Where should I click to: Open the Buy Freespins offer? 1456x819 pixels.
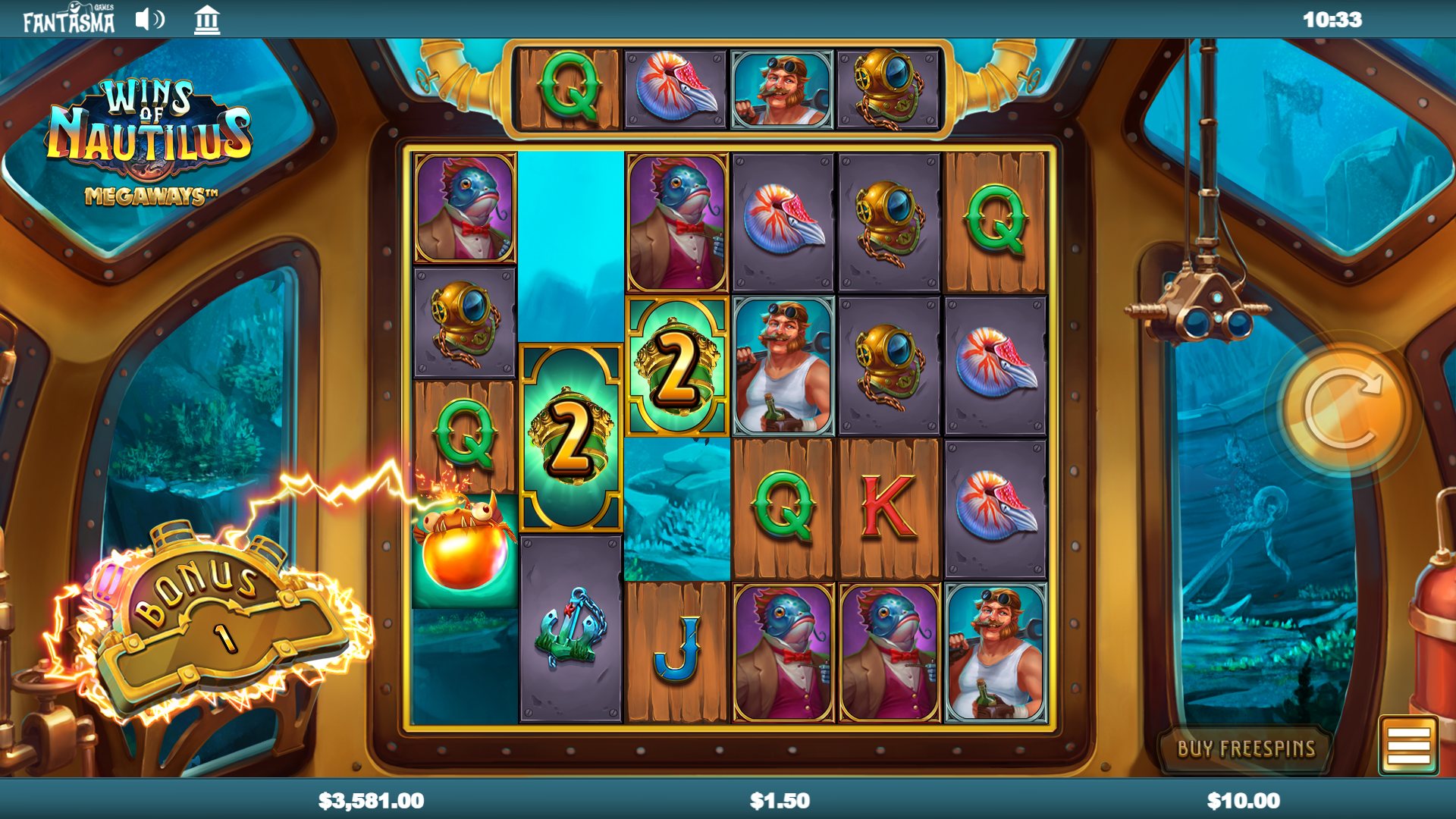[x=1245, y=748]
